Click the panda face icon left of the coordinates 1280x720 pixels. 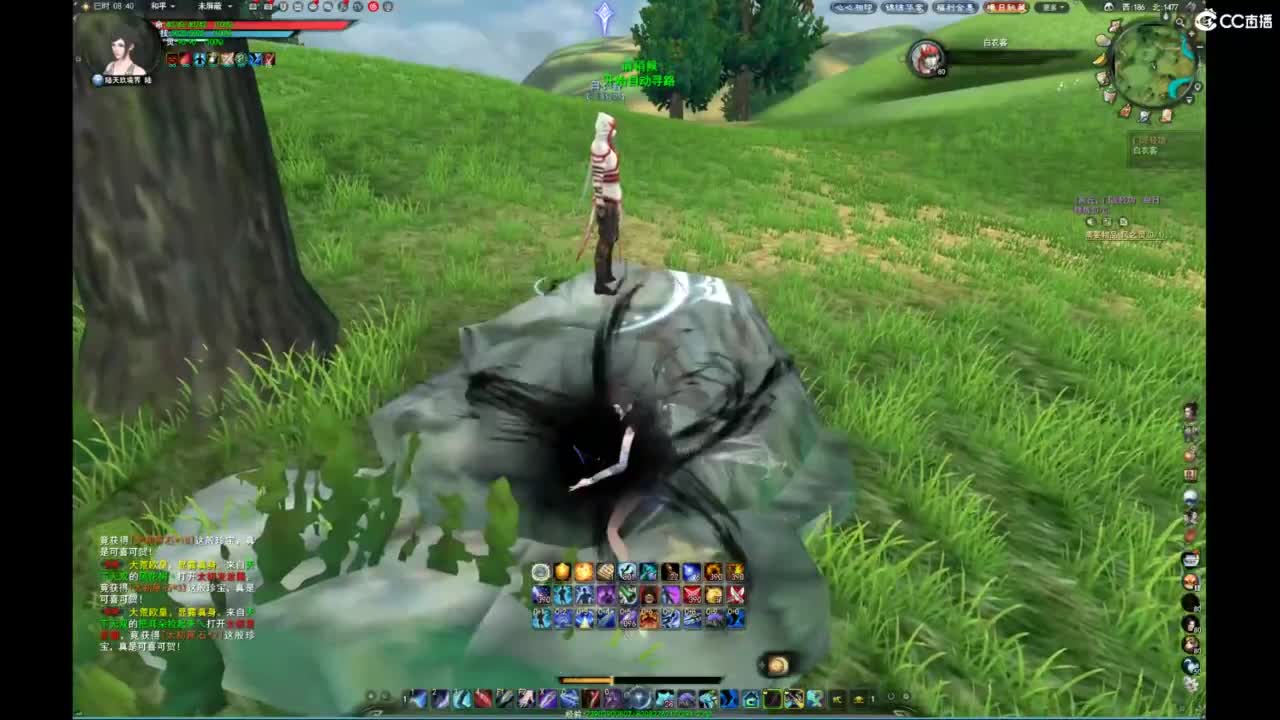pyautogui.click(x=1108, y=6)
